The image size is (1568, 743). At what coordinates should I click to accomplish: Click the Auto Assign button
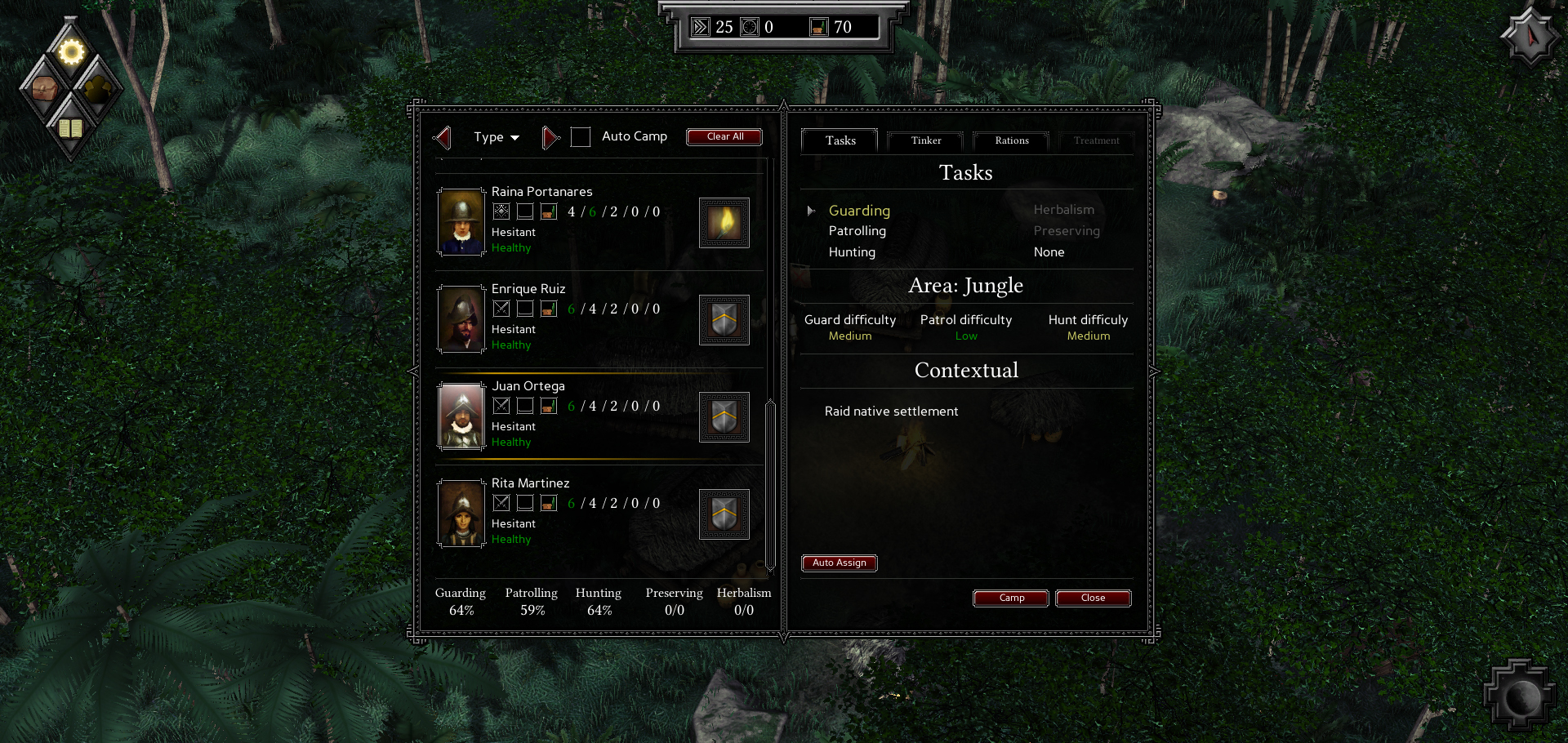(x=839, y=563)
